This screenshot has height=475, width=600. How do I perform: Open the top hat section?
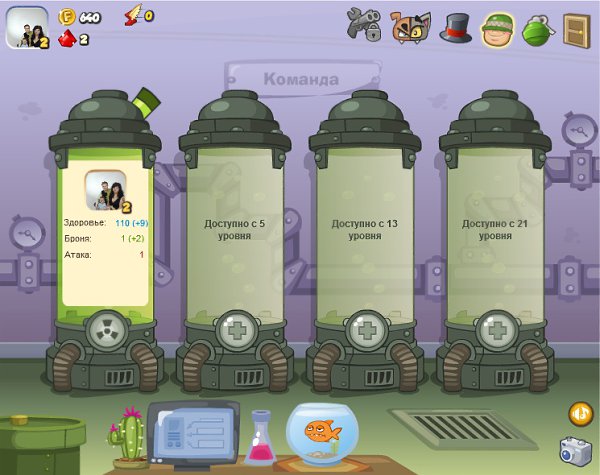(x=455, y=26)
